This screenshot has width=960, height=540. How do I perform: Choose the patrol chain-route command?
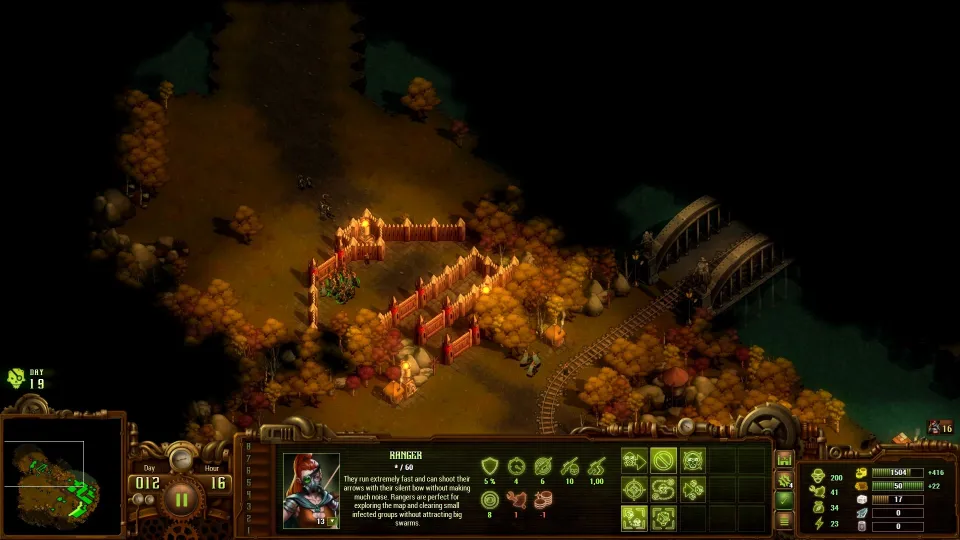pos(663,489)
